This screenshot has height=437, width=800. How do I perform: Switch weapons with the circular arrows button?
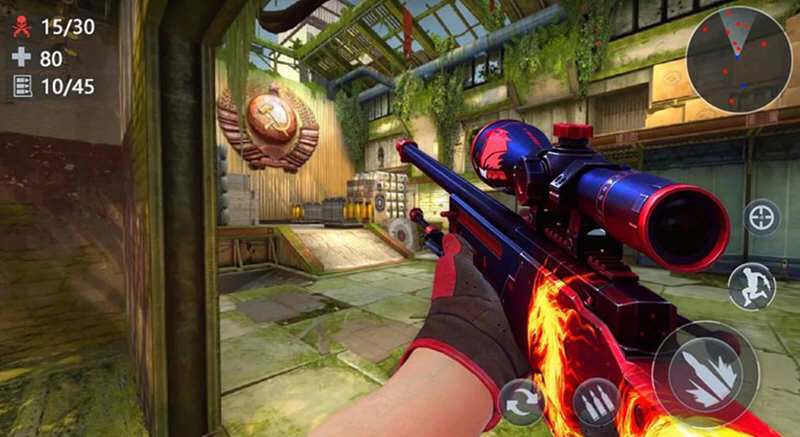(x=521, y=402)
